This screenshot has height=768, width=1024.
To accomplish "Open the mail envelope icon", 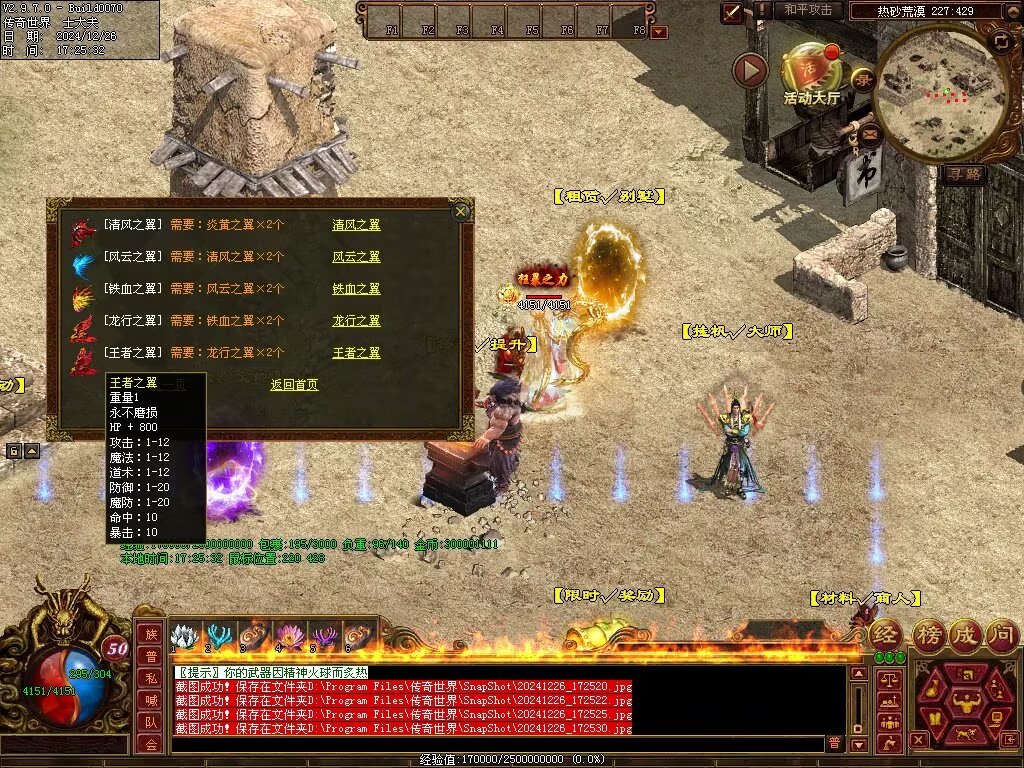I will click(x=868, y=132).
